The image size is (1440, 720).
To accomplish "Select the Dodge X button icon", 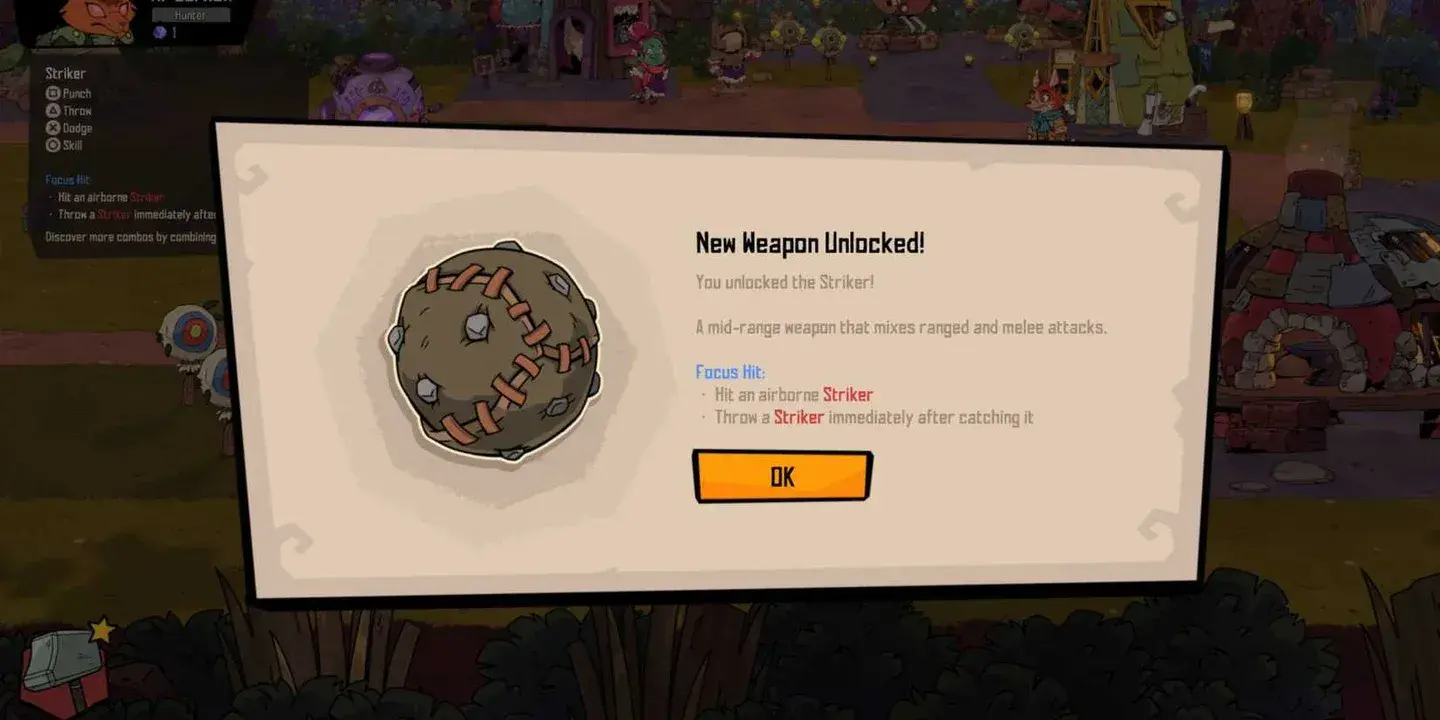I will [52, 129].
